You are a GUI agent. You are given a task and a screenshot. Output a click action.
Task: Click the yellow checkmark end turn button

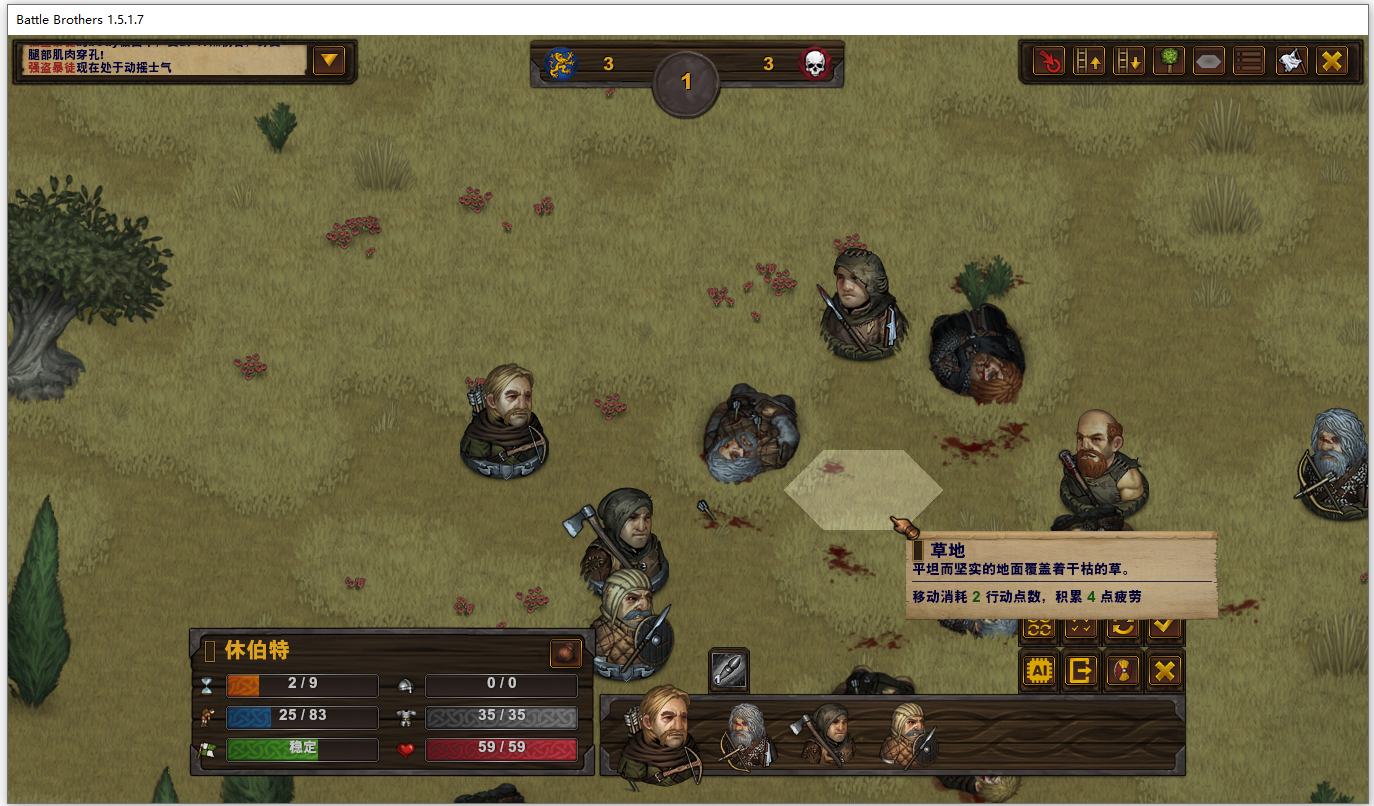coord(1165,627)
